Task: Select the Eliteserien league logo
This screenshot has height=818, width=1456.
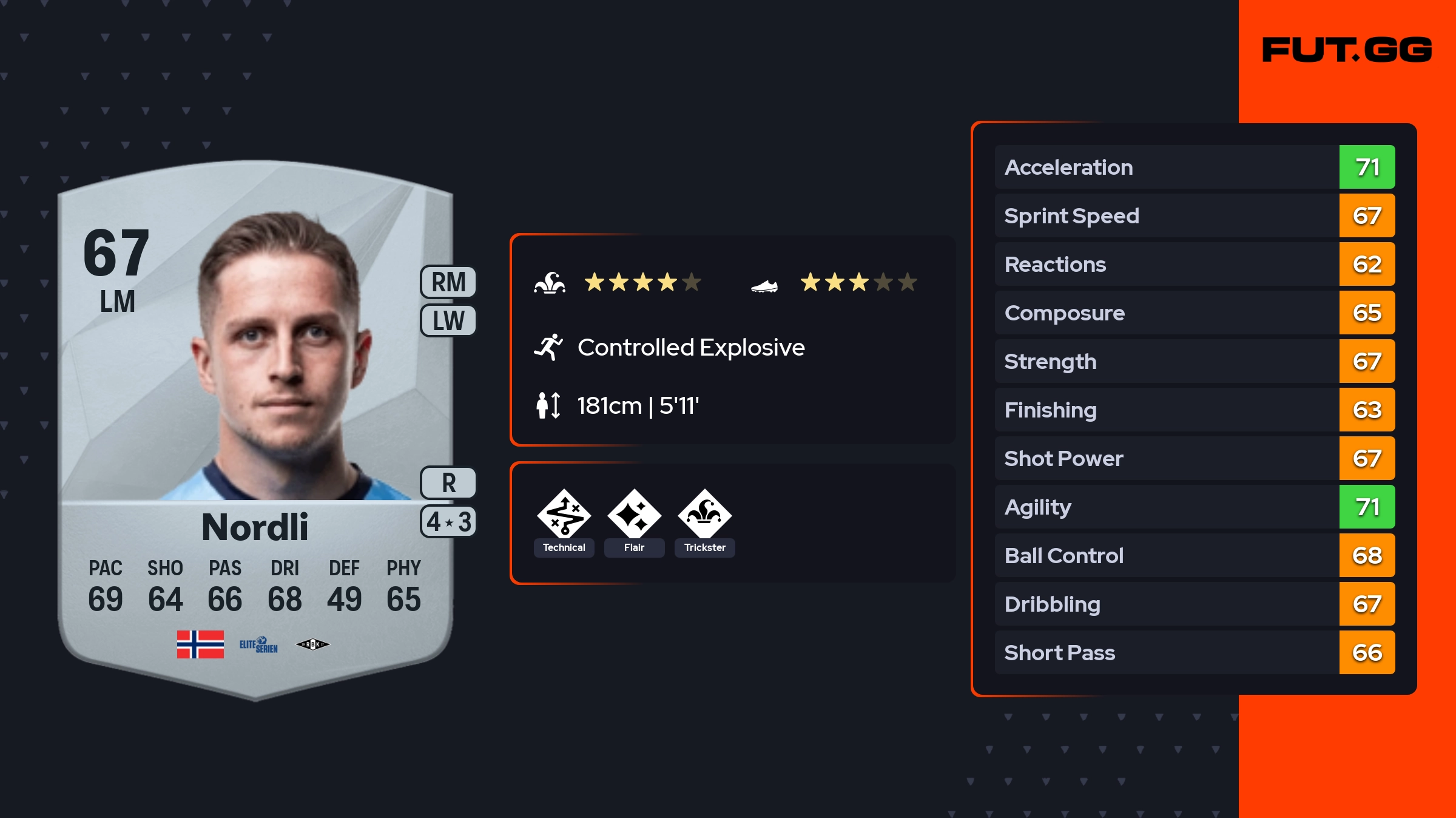Action: [258, 644]
